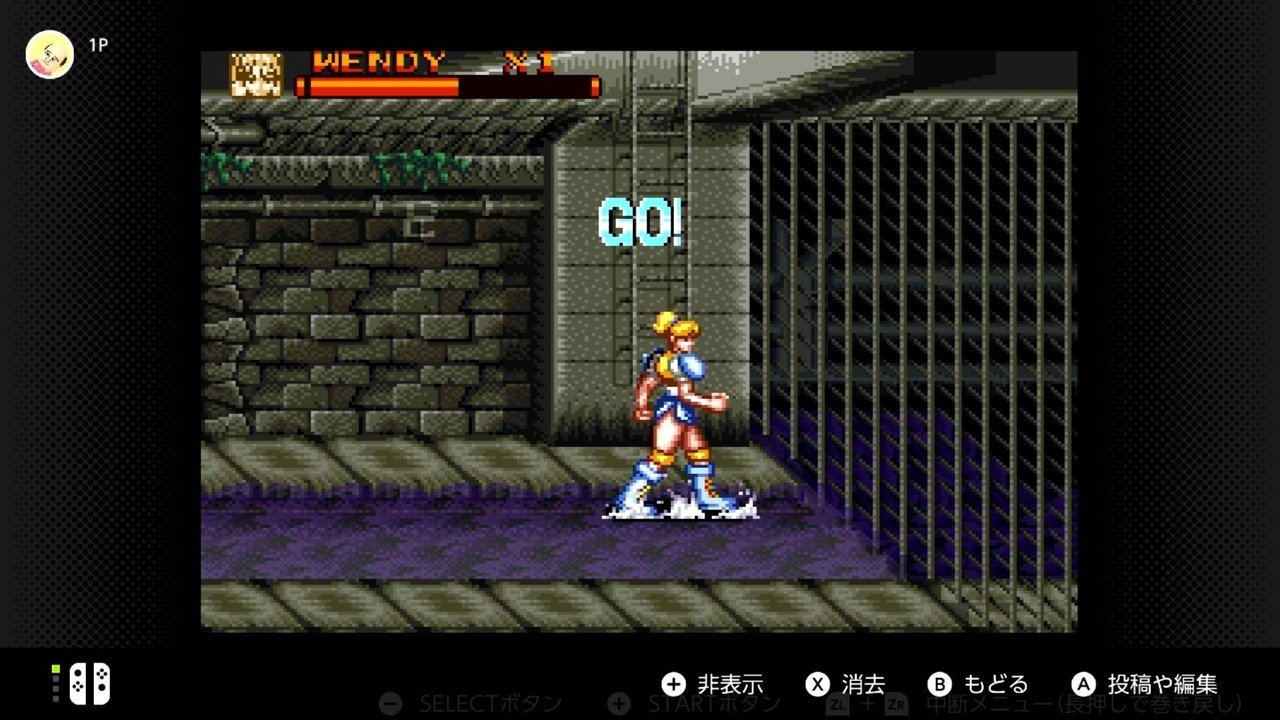The width and height of the screenshot is (1280, 720).
Task: Click the B button icon beside もどる
Action: point(941,685)
